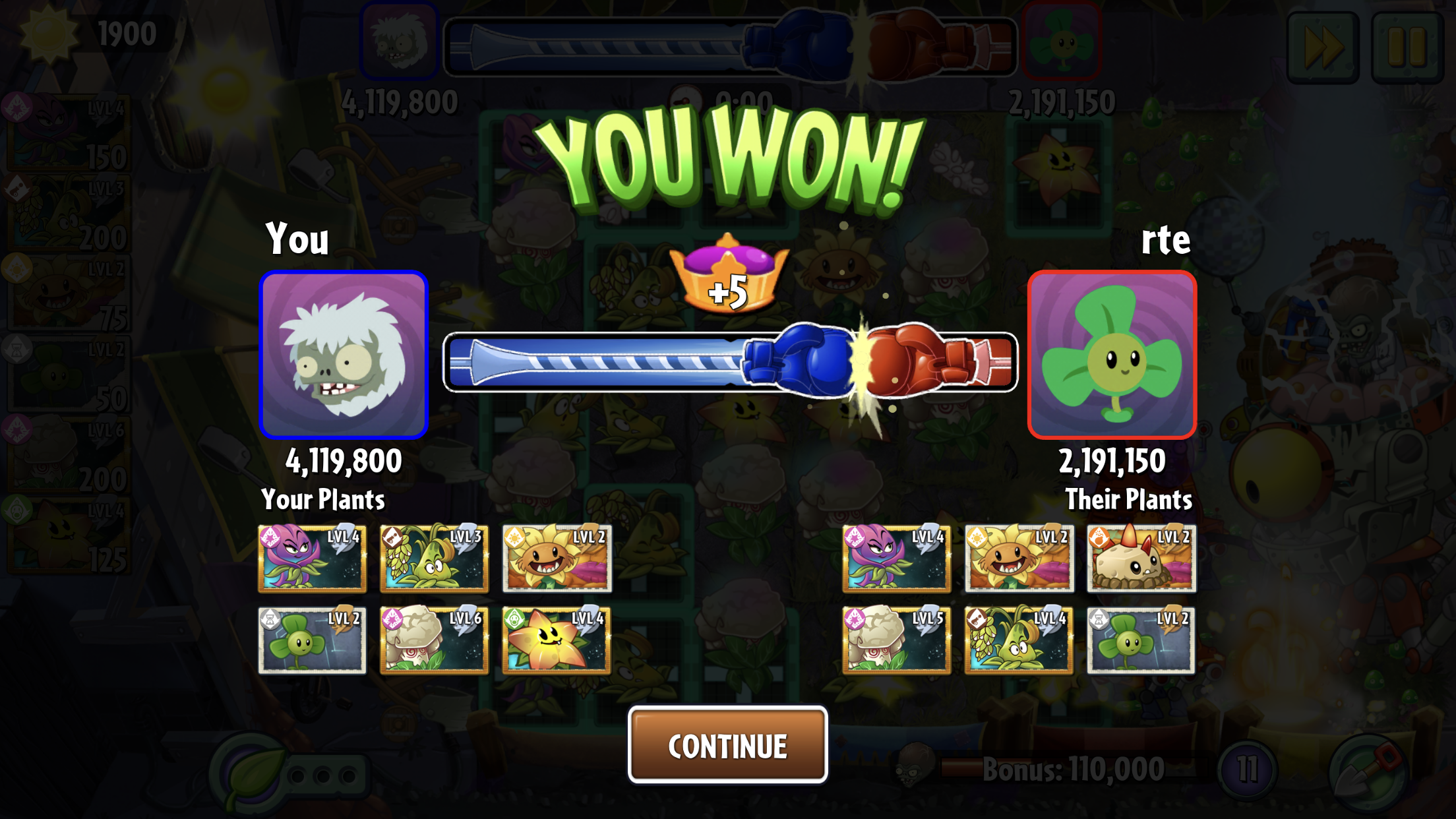Viewport: 1456px width, 819px height.
Task: Click your Primal Sunflower LVL 2 card
Action: pos(557,558)
